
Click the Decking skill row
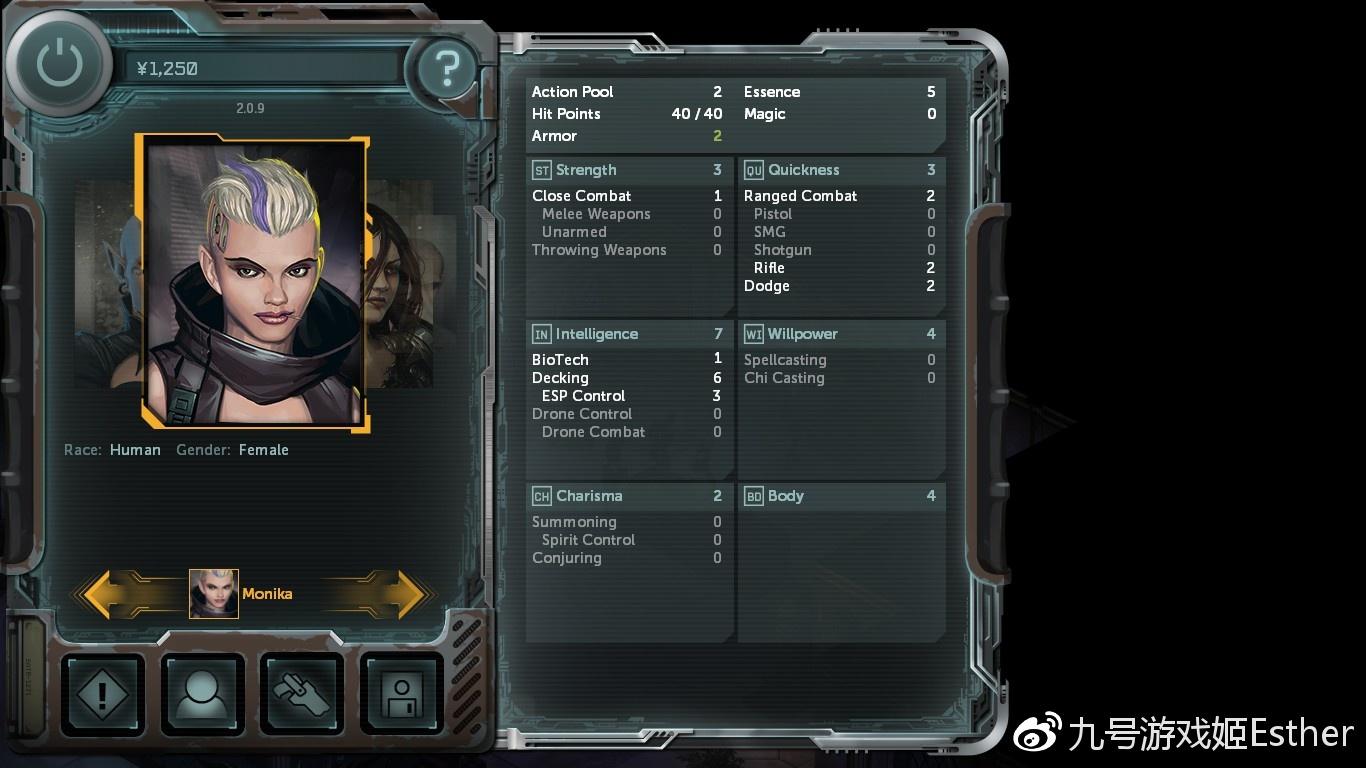[560, 377]
